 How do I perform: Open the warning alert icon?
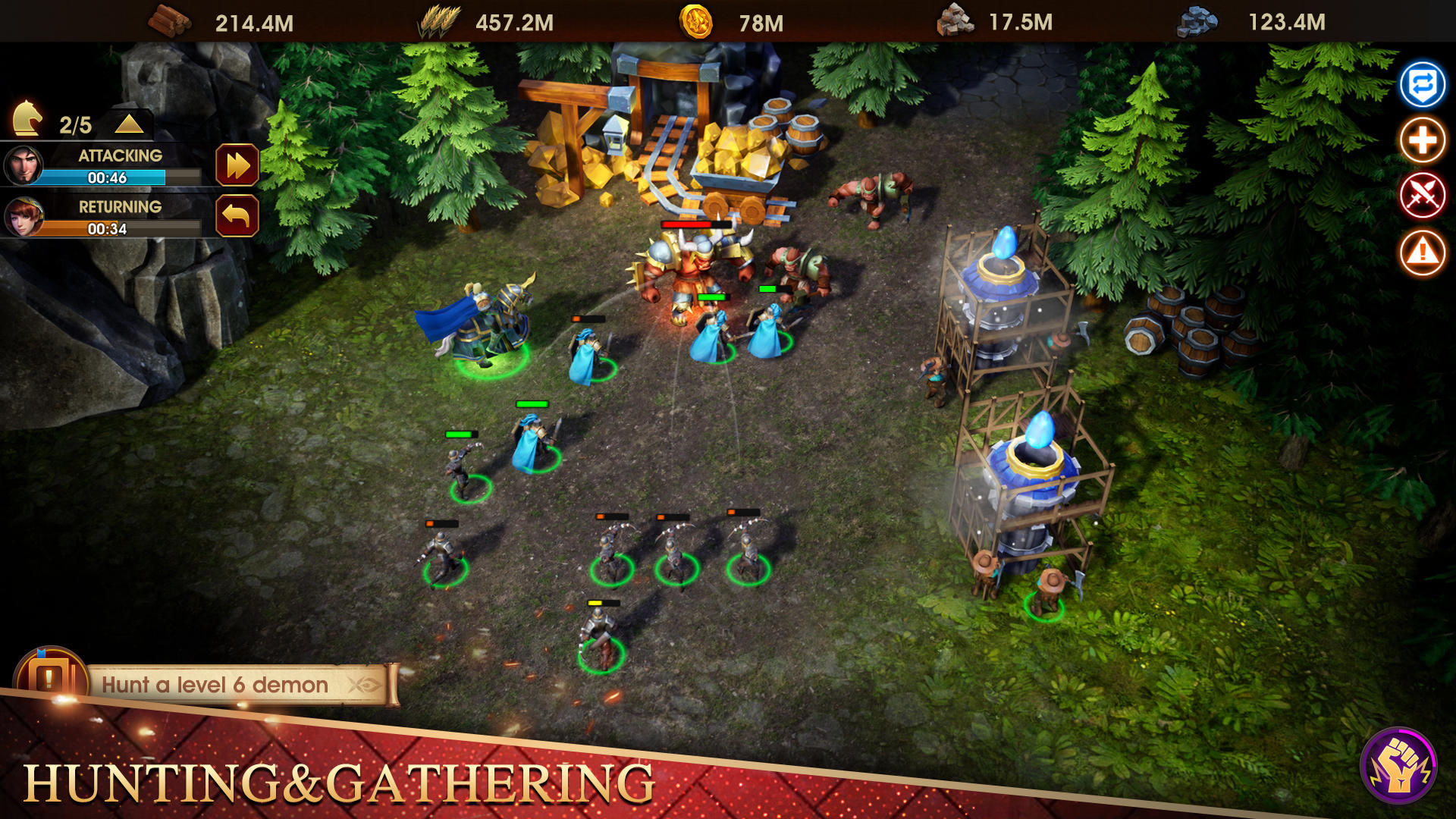1423,252
